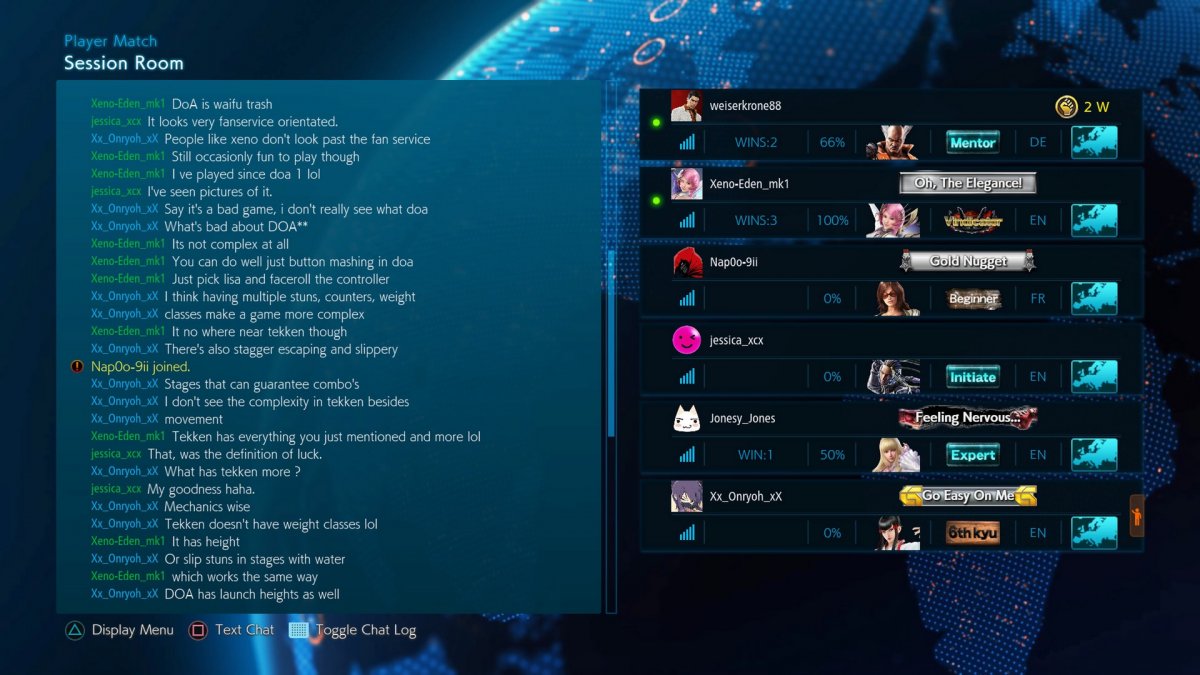Screen dimensions: 1200x675
Task: Click Jonesy_Jones's white cat avatar
Action: click(x=686, y=418)
